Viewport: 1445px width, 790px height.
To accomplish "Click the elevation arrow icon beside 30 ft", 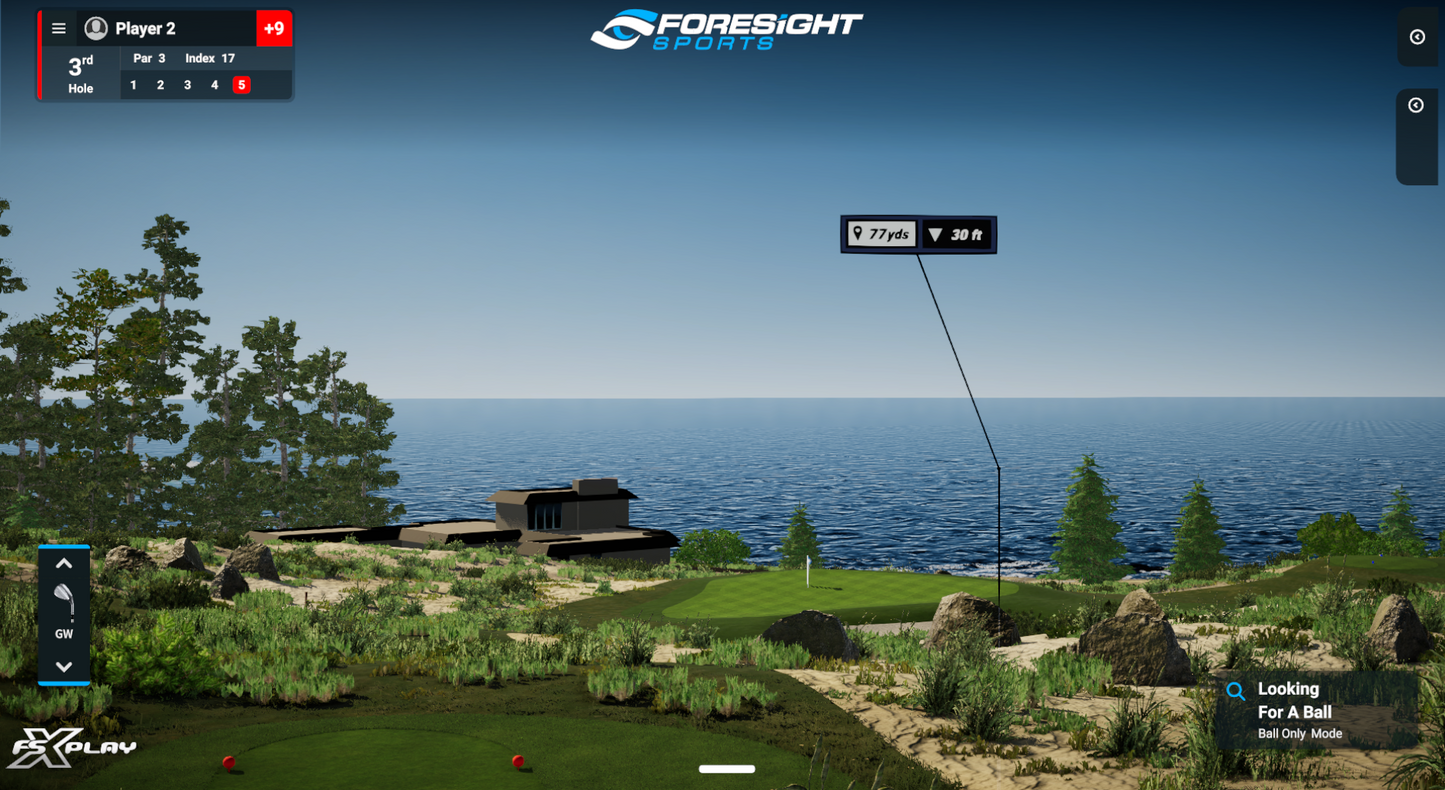I will coord(936,233).
